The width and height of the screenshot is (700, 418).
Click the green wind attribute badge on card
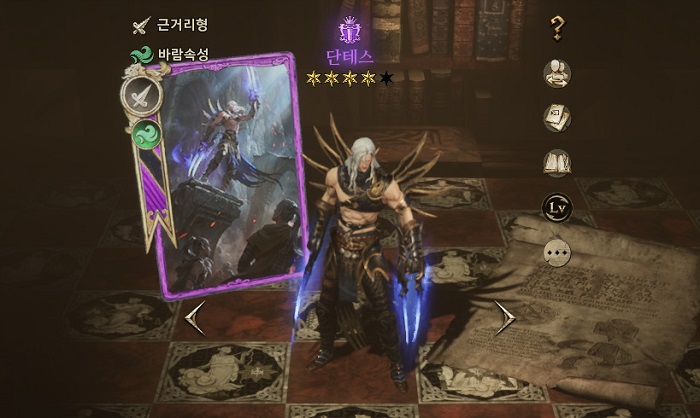point(146,134)
